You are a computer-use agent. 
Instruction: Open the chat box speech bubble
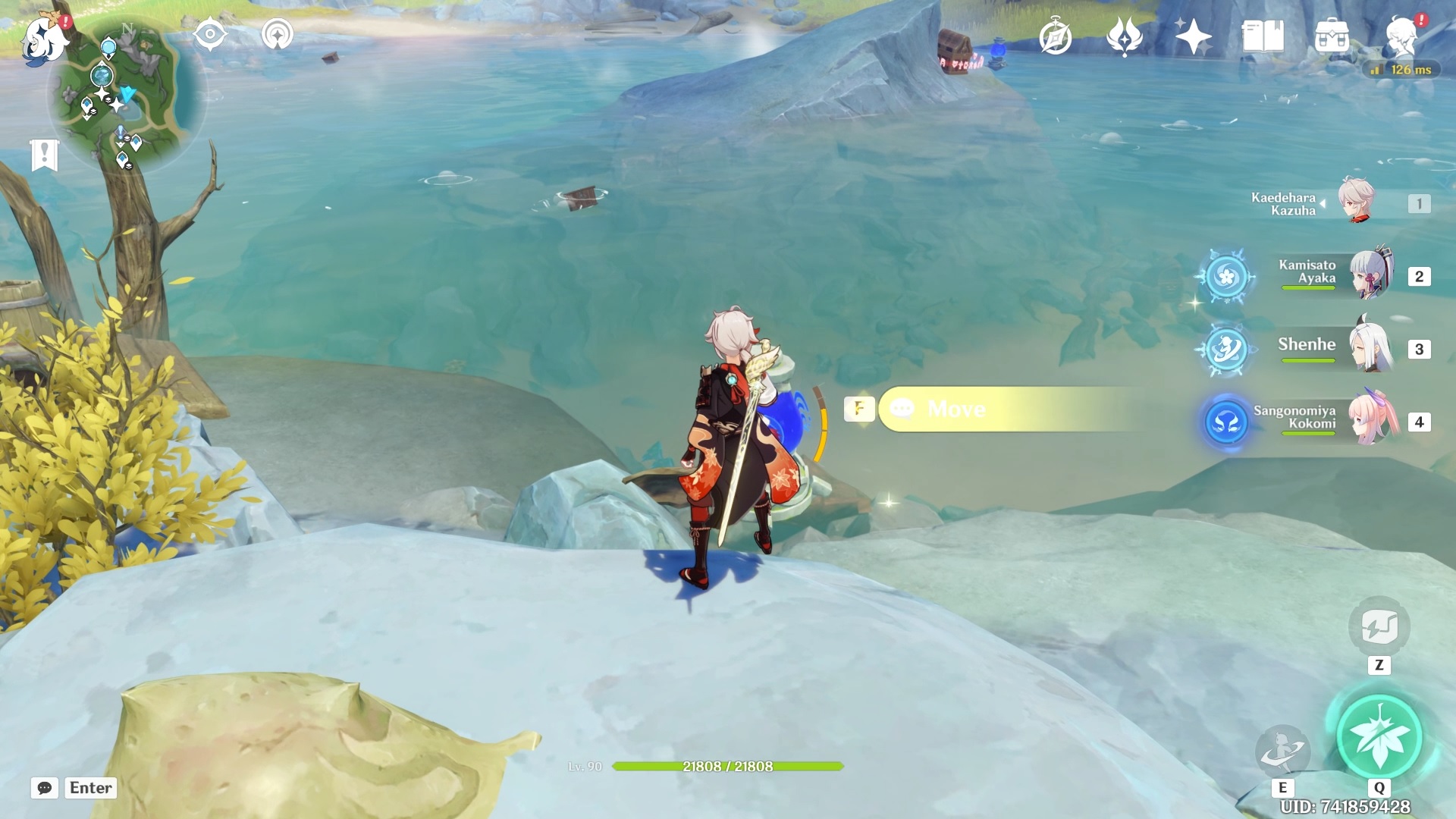(x=45, y=788)
